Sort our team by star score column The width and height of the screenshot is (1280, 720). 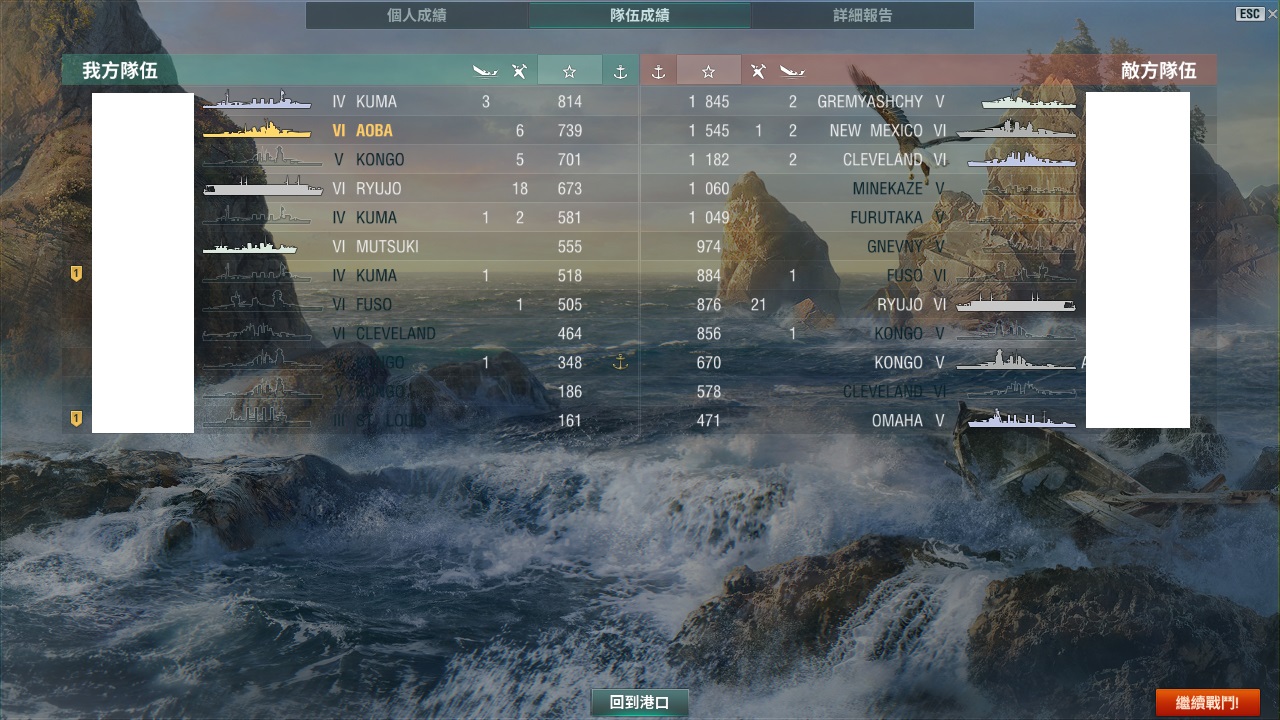tap(569, 71)
